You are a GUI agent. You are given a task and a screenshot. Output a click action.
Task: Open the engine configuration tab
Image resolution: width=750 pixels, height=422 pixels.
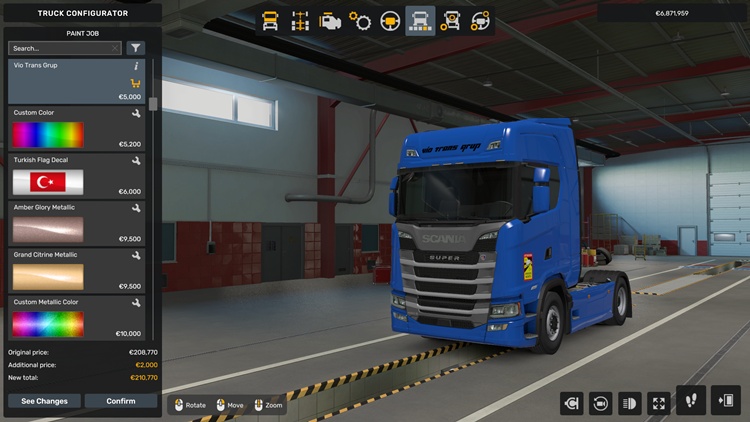[329, 21]
